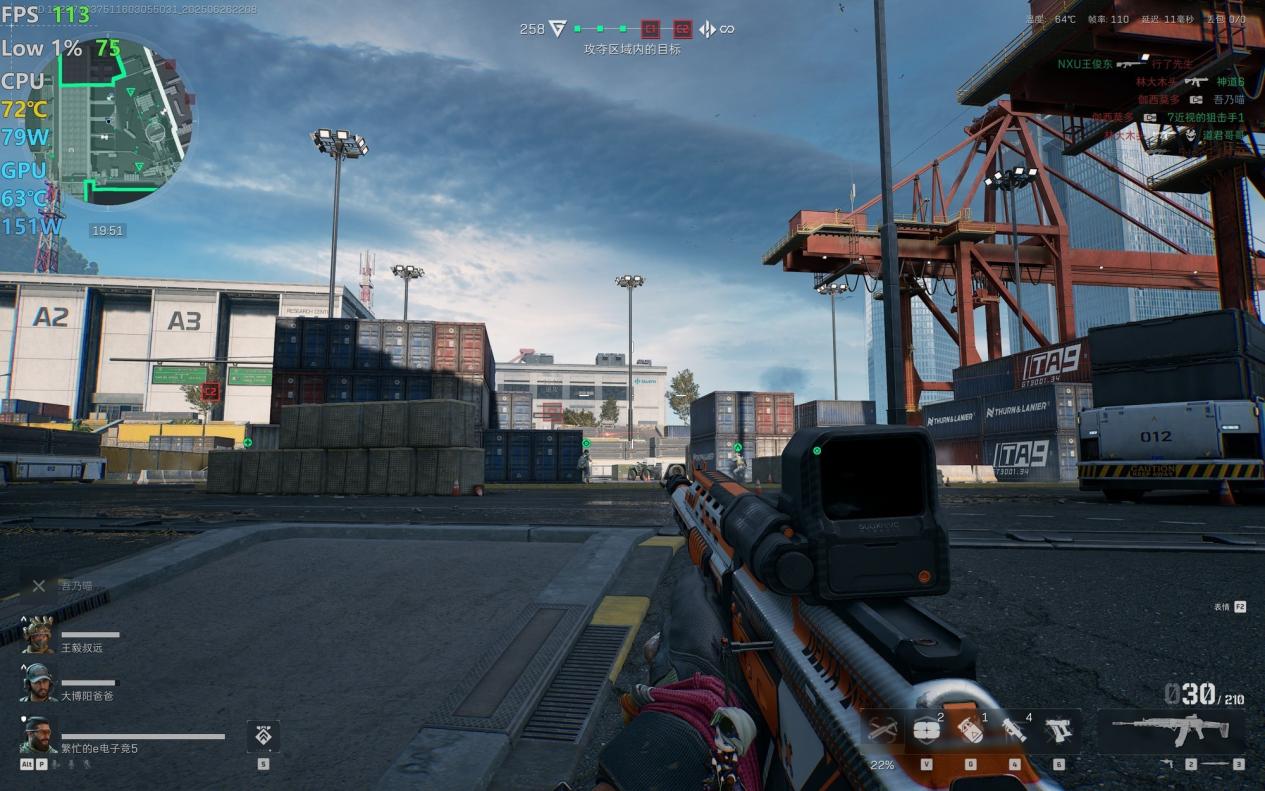Viewport: 1265px width, 791px height.
Task: Click the attacker faction emblem beside 258
Action: tap(558, 29)
